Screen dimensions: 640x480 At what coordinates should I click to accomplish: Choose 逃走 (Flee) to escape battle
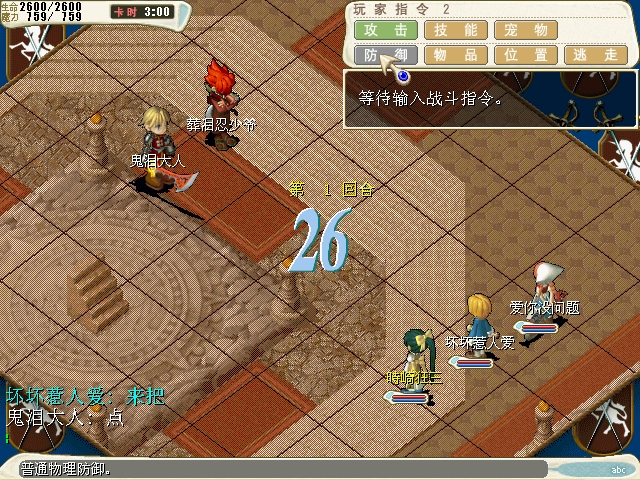pyautogui.click(x=596, y=55)
